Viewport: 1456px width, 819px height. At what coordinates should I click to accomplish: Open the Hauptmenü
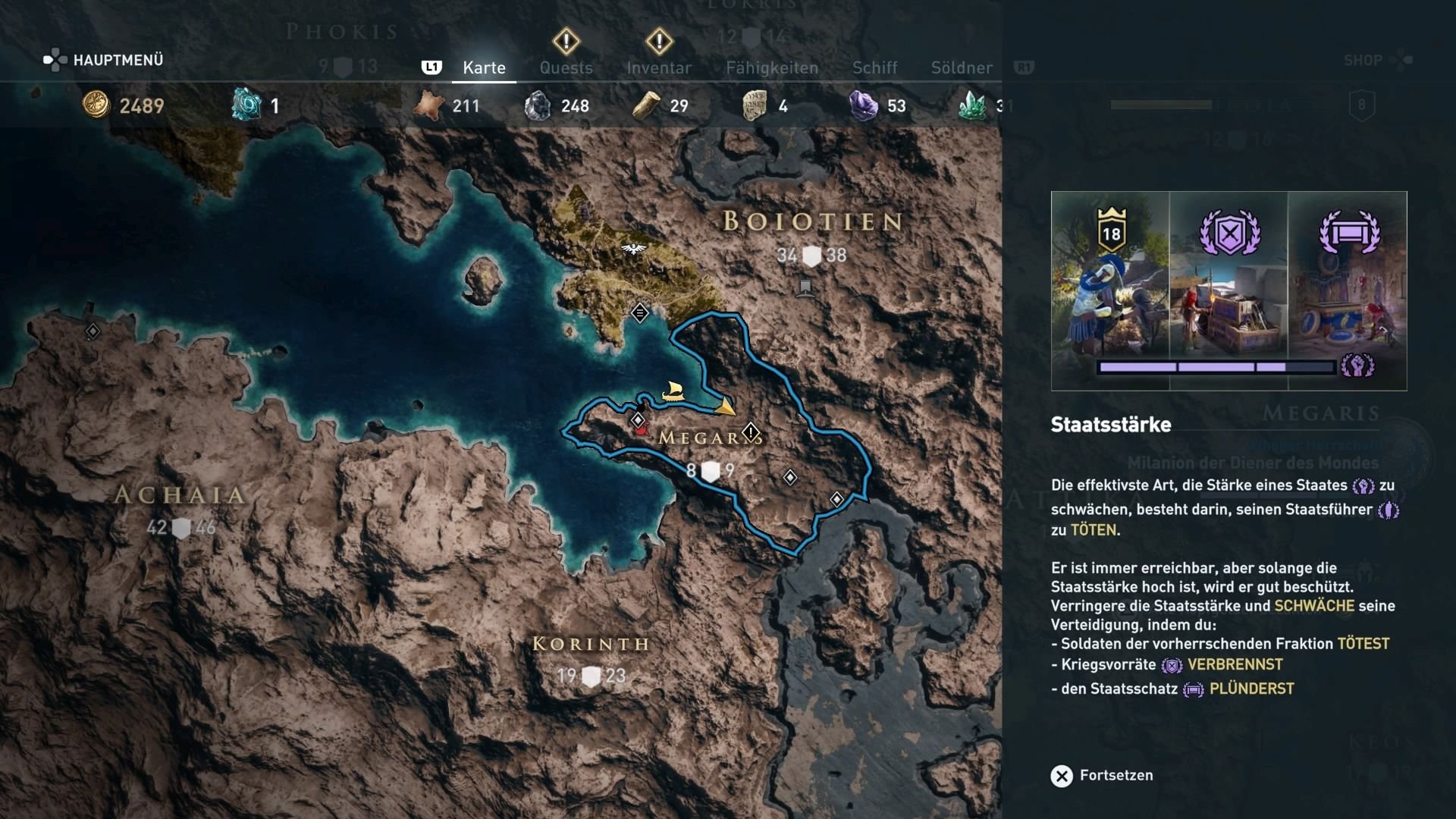coord(118,59)
